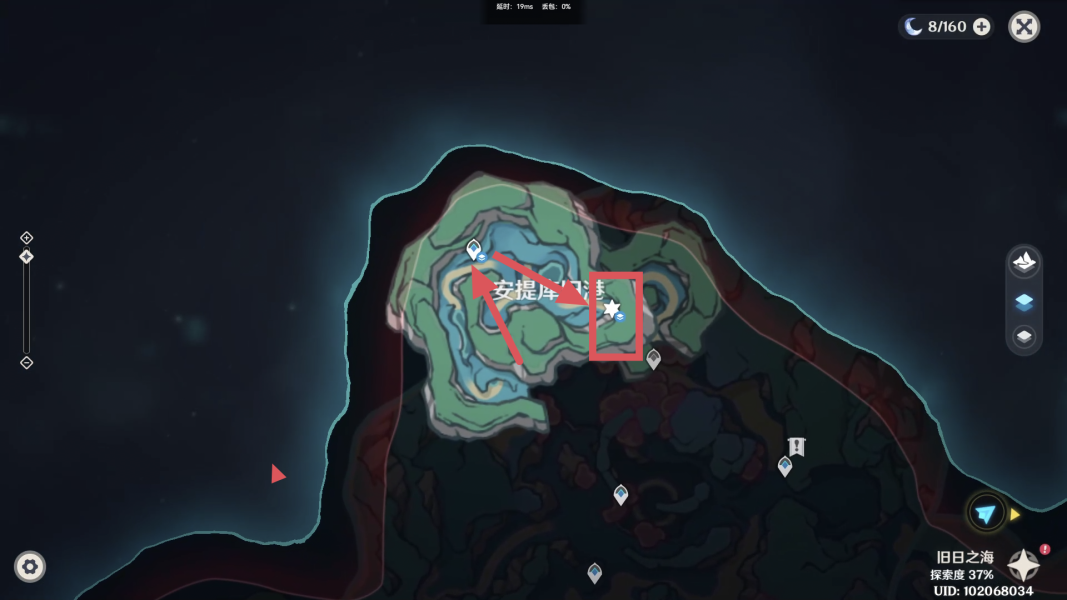The height and width of the screenshot is (600, 1067).
Task: Click the banner flag map marker
Action: coord(796,446)
